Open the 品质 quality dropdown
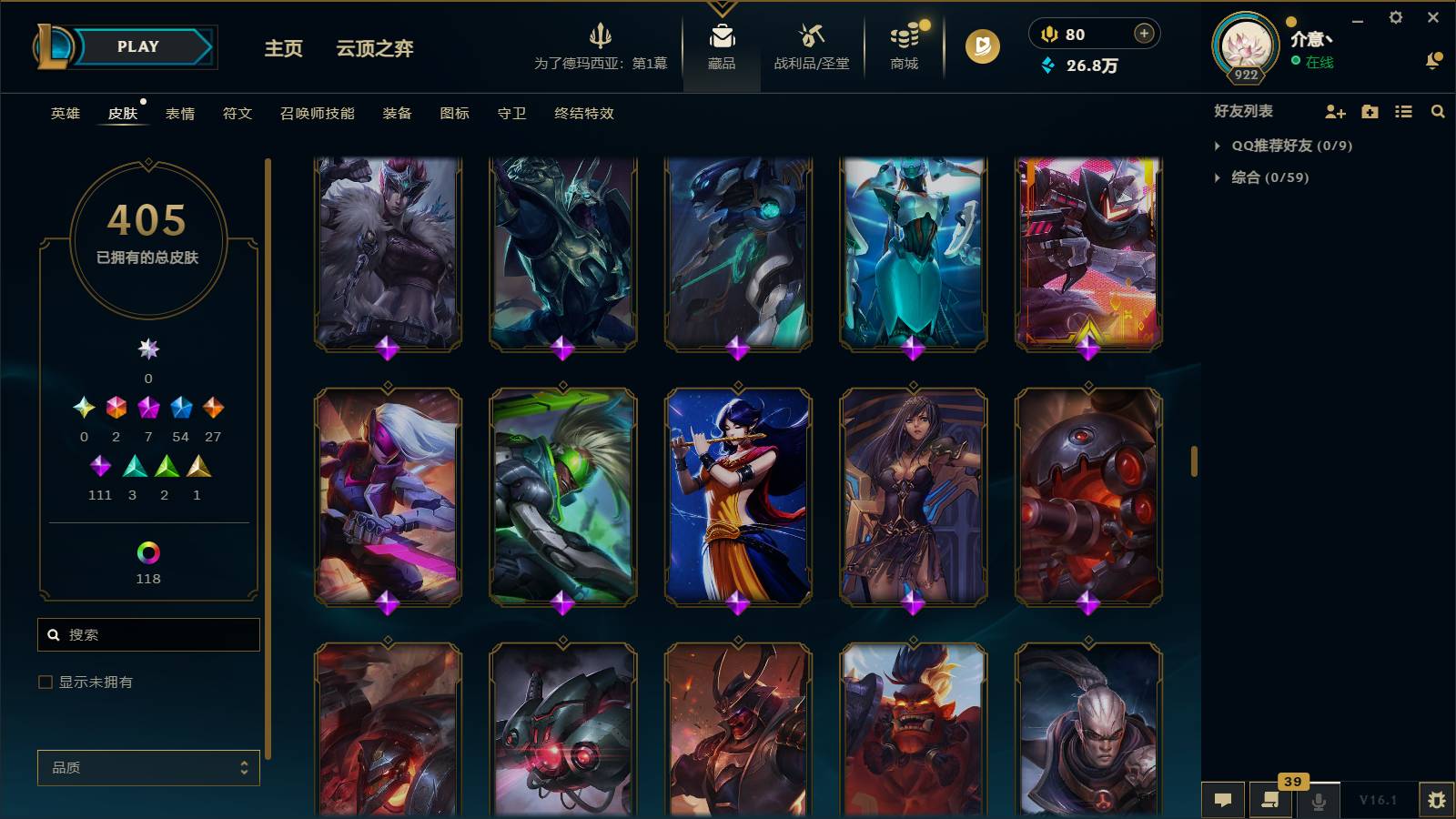 147,767
